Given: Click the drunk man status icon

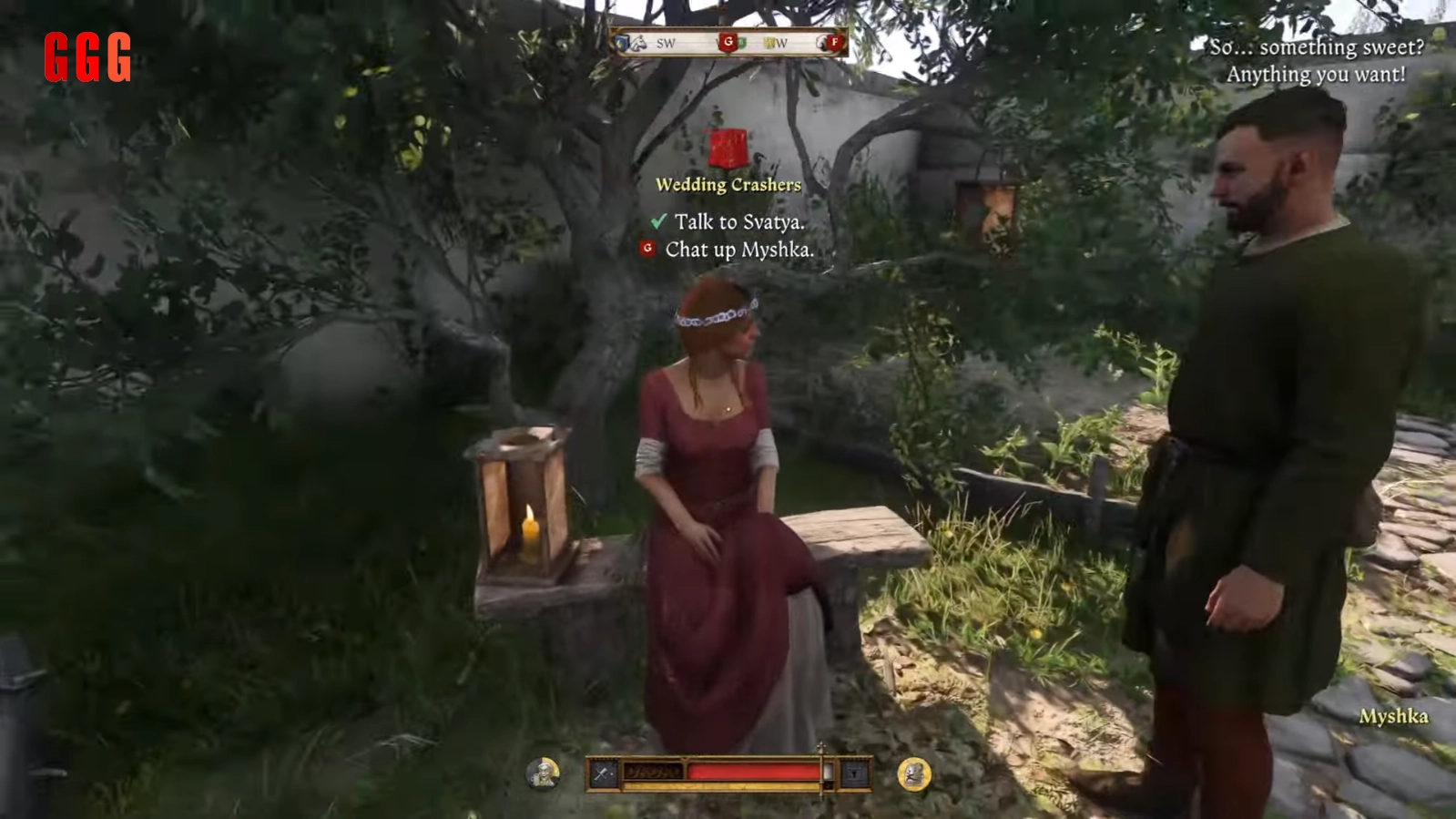Looking at the screenshot, I should [x=543, y=773].
